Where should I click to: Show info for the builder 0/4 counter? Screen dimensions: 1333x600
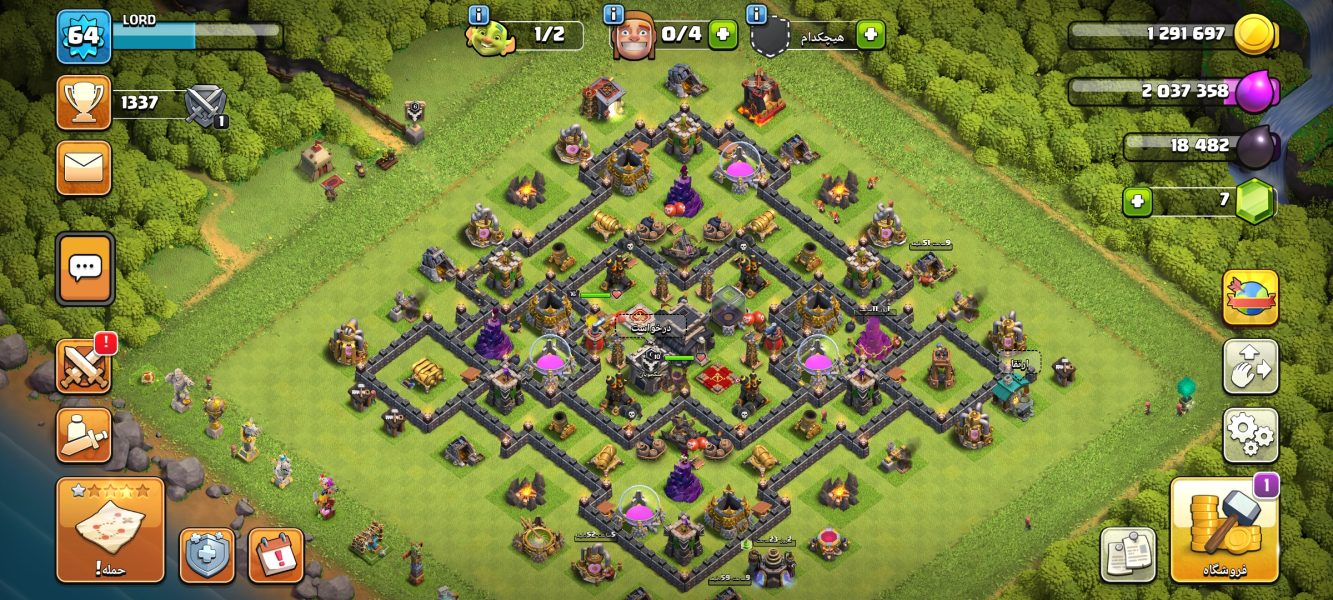click(615, 15)
